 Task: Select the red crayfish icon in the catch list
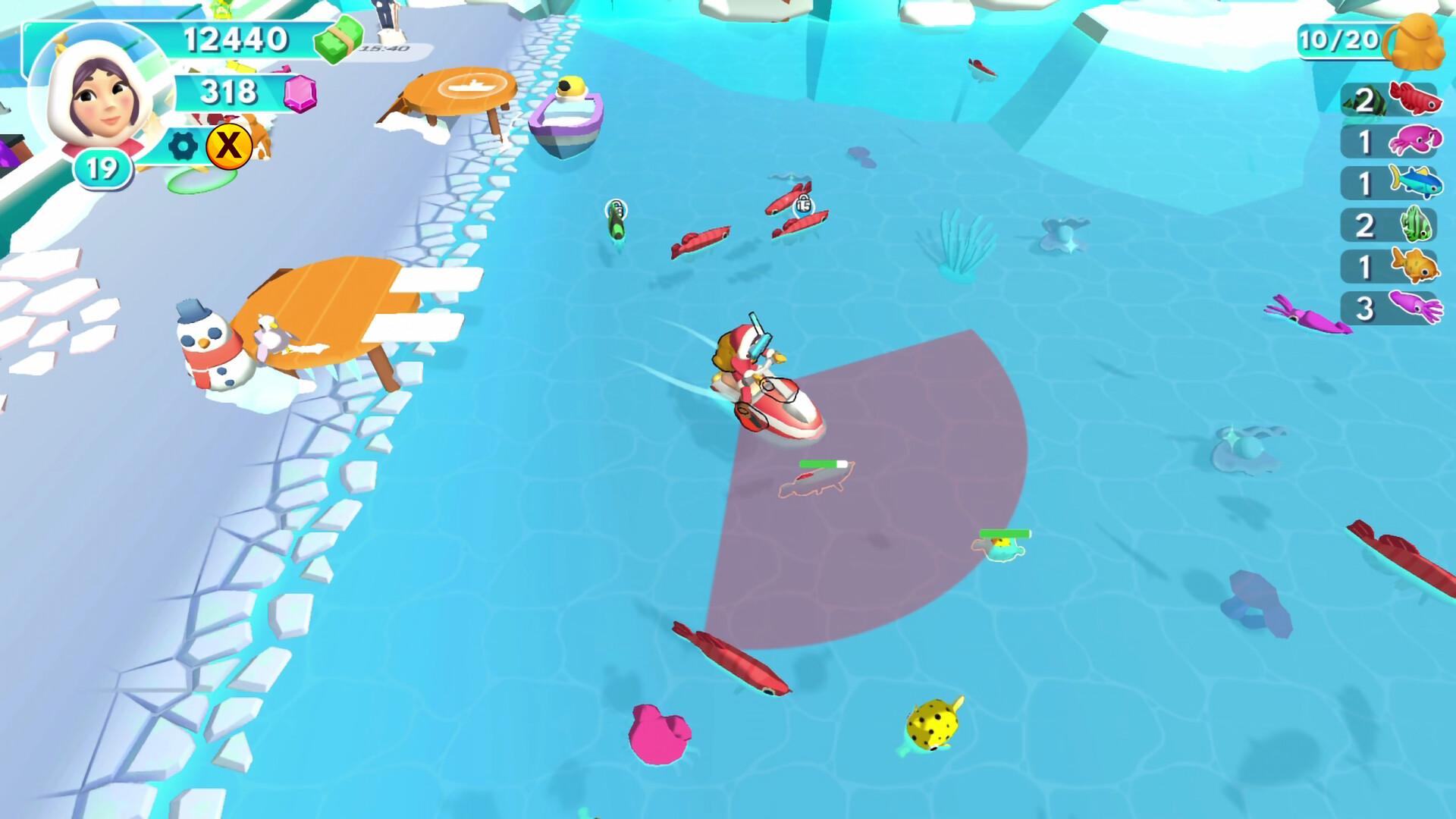(1416, 99)
